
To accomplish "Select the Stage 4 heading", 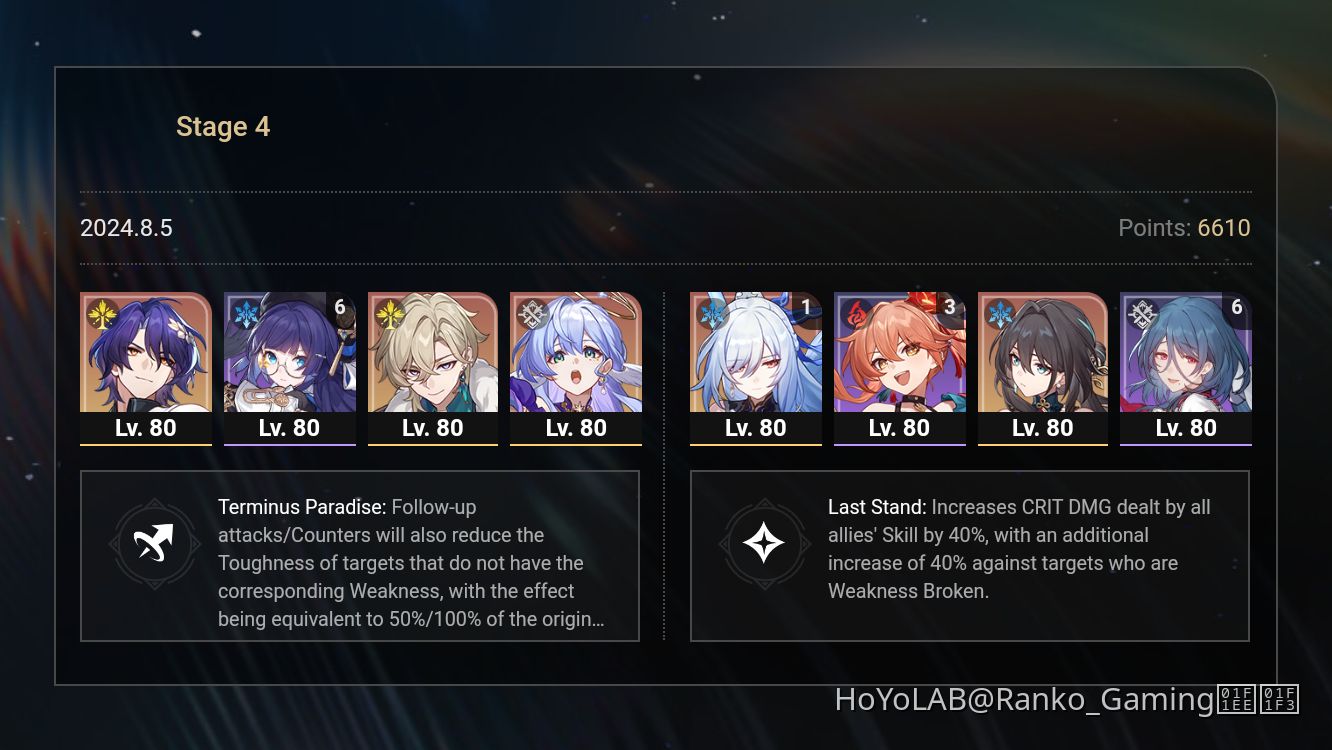I will 222,126.
